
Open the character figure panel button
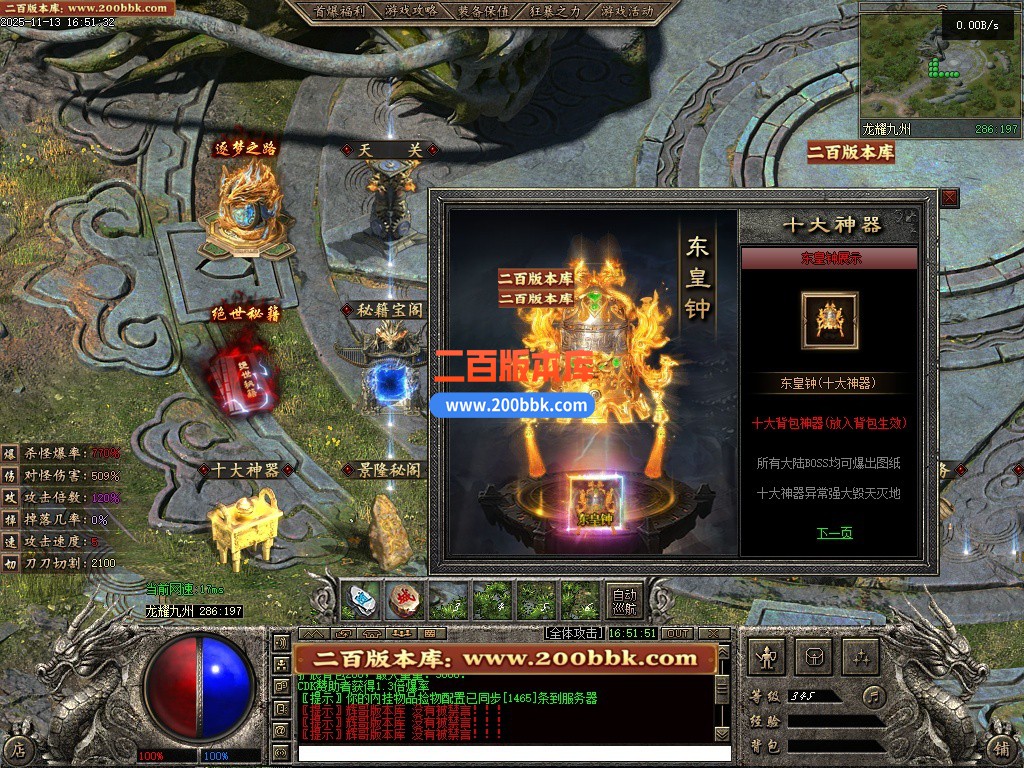768,656
